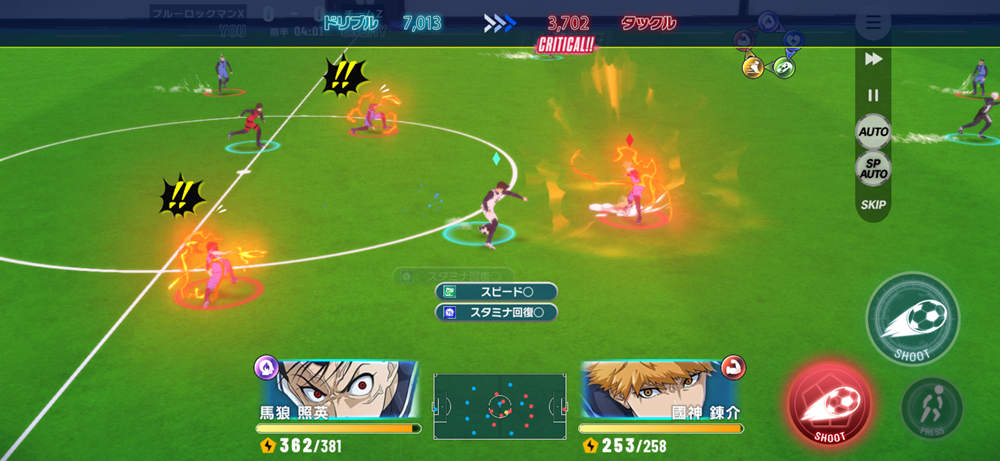Toggle fast-forward speed
1000x461 pixels.
coord(873,60)
